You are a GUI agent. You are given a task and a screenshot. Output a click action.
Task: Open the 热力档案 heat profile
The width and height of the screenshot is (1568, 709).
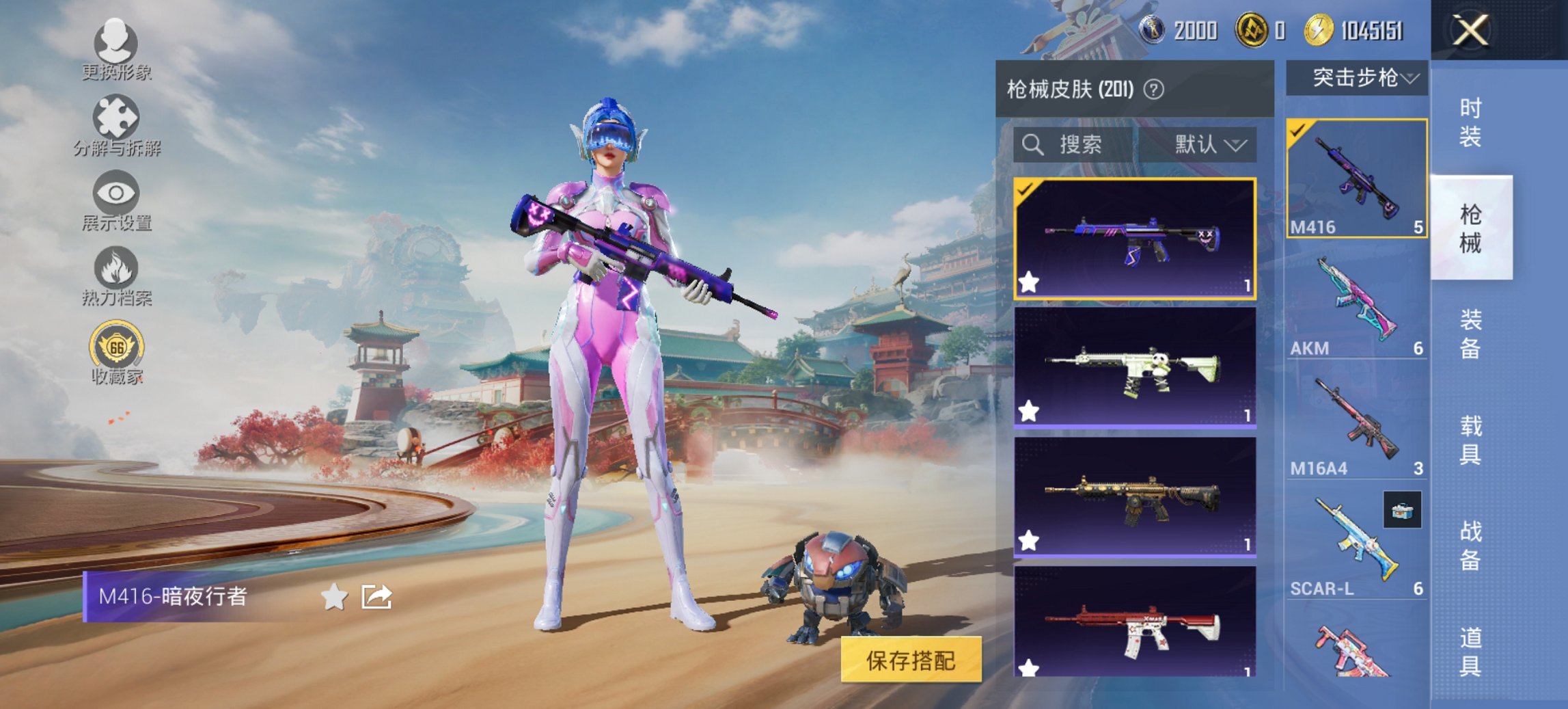pyautogui.click(x=116, y=272)
